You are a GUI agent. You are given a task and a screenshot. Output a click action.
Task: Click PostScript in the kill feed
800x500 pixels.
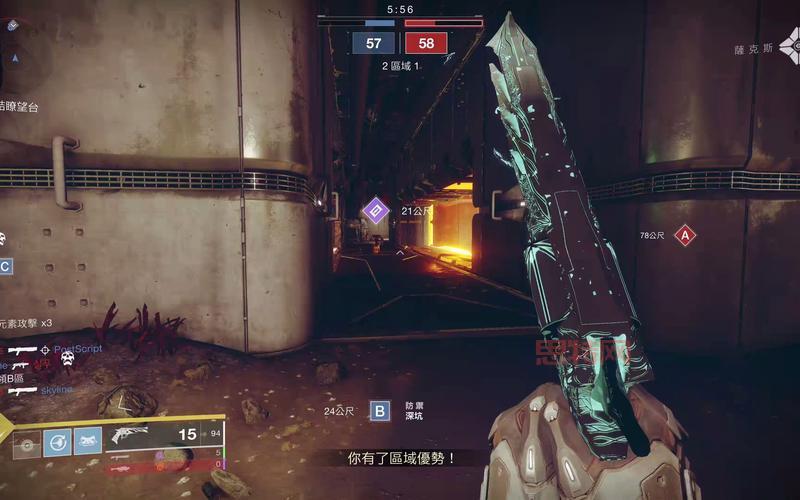coord(78,349)
